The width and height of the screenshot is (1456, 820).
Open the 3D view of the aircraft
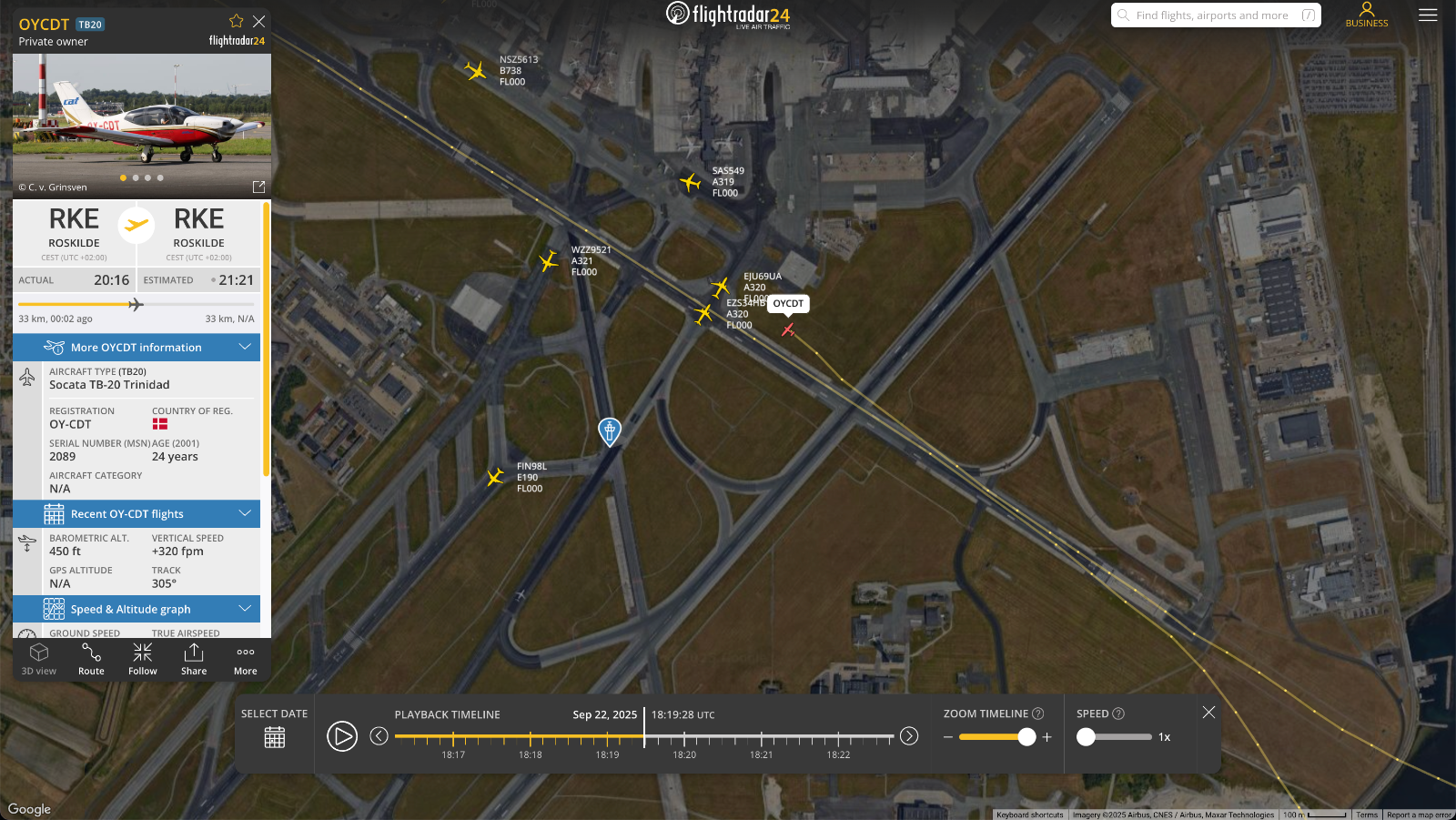[39, 657]
